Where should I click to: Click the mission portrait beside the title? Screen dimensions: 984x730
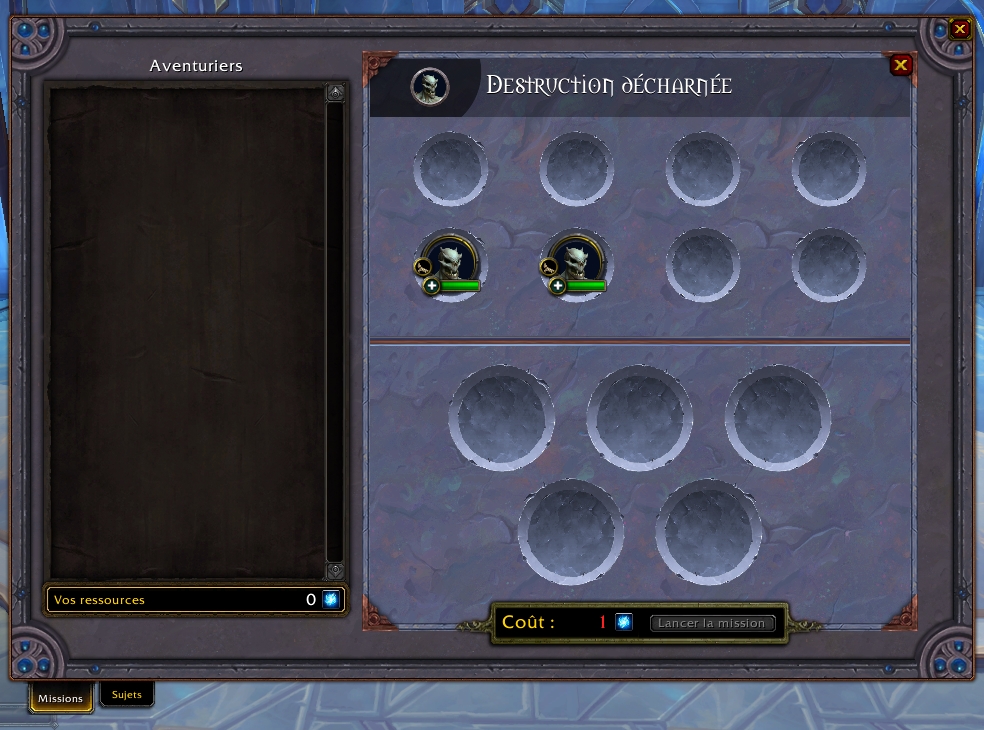[430, 87]
